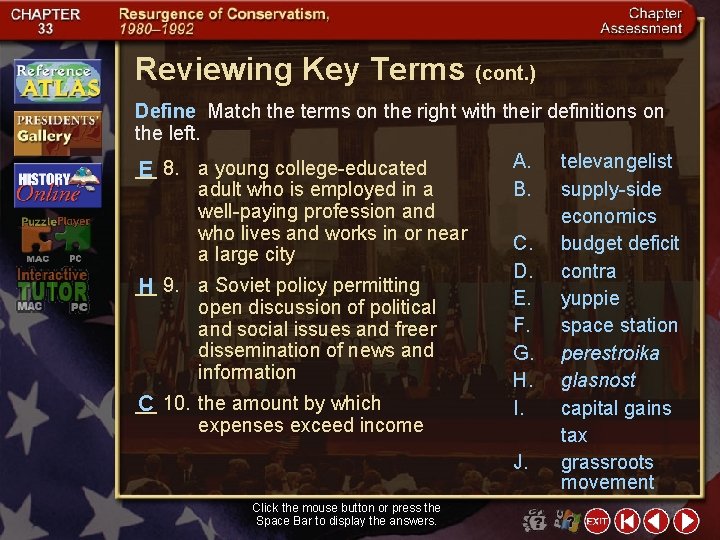
Task: Go to the previous slide
Action: (x=656, y=521)
